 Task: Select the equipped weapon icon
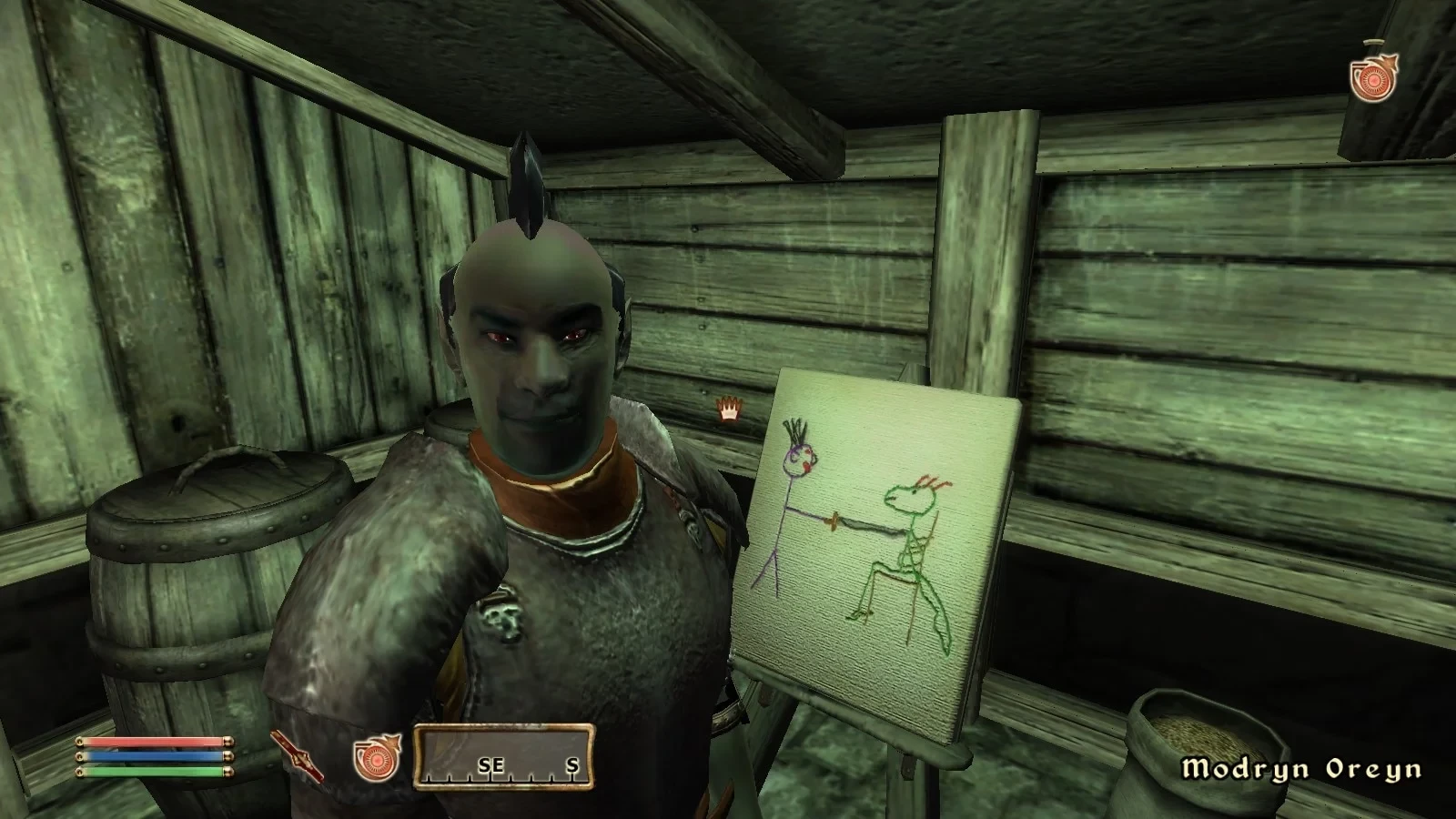tap(297, 756)
